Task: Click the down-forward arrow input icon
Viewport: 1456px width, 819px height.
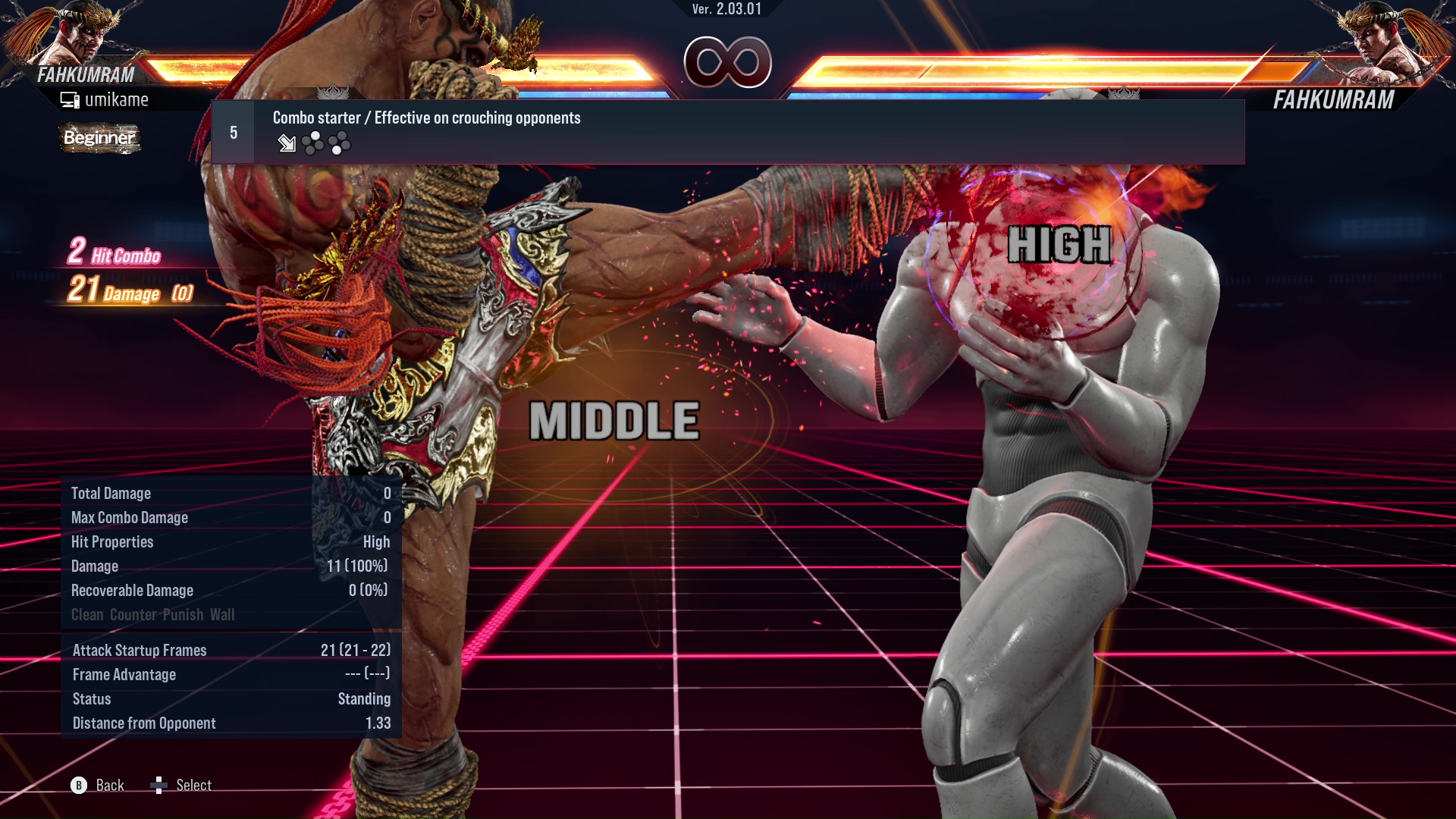Action: [287, 144]
